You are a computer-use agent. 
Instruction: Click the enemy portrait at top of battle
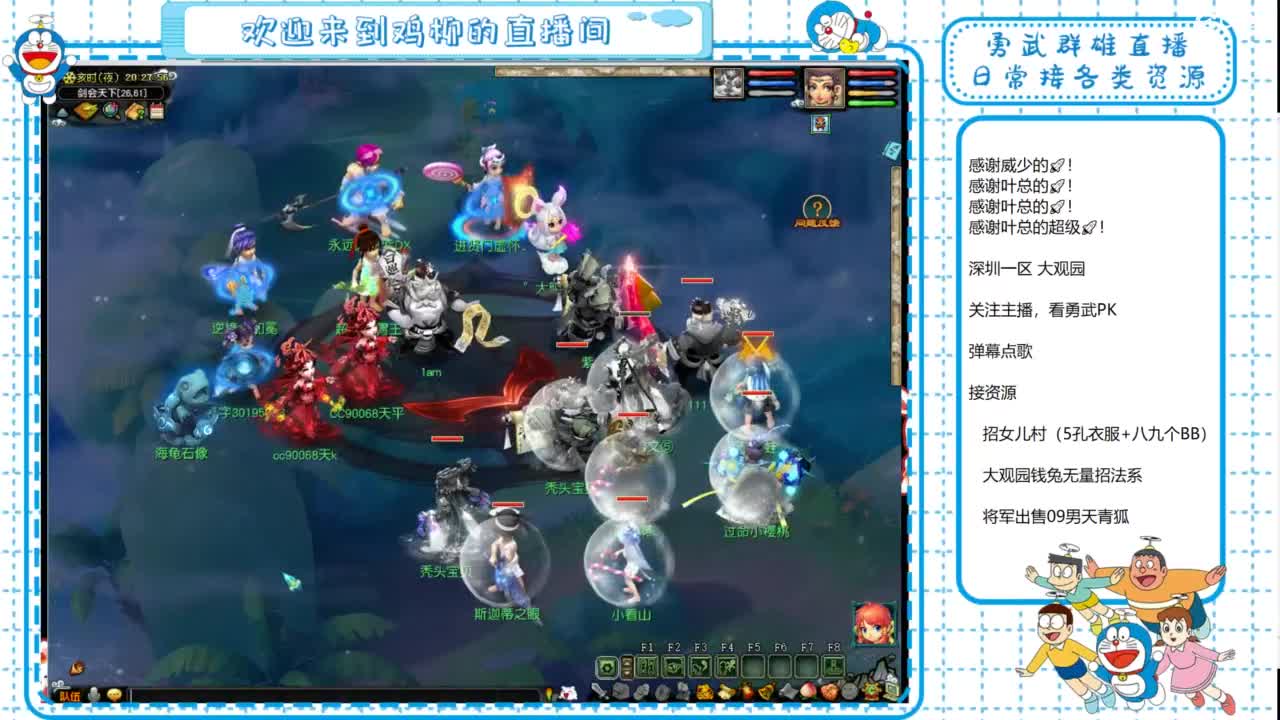click(x=729, y=83)
